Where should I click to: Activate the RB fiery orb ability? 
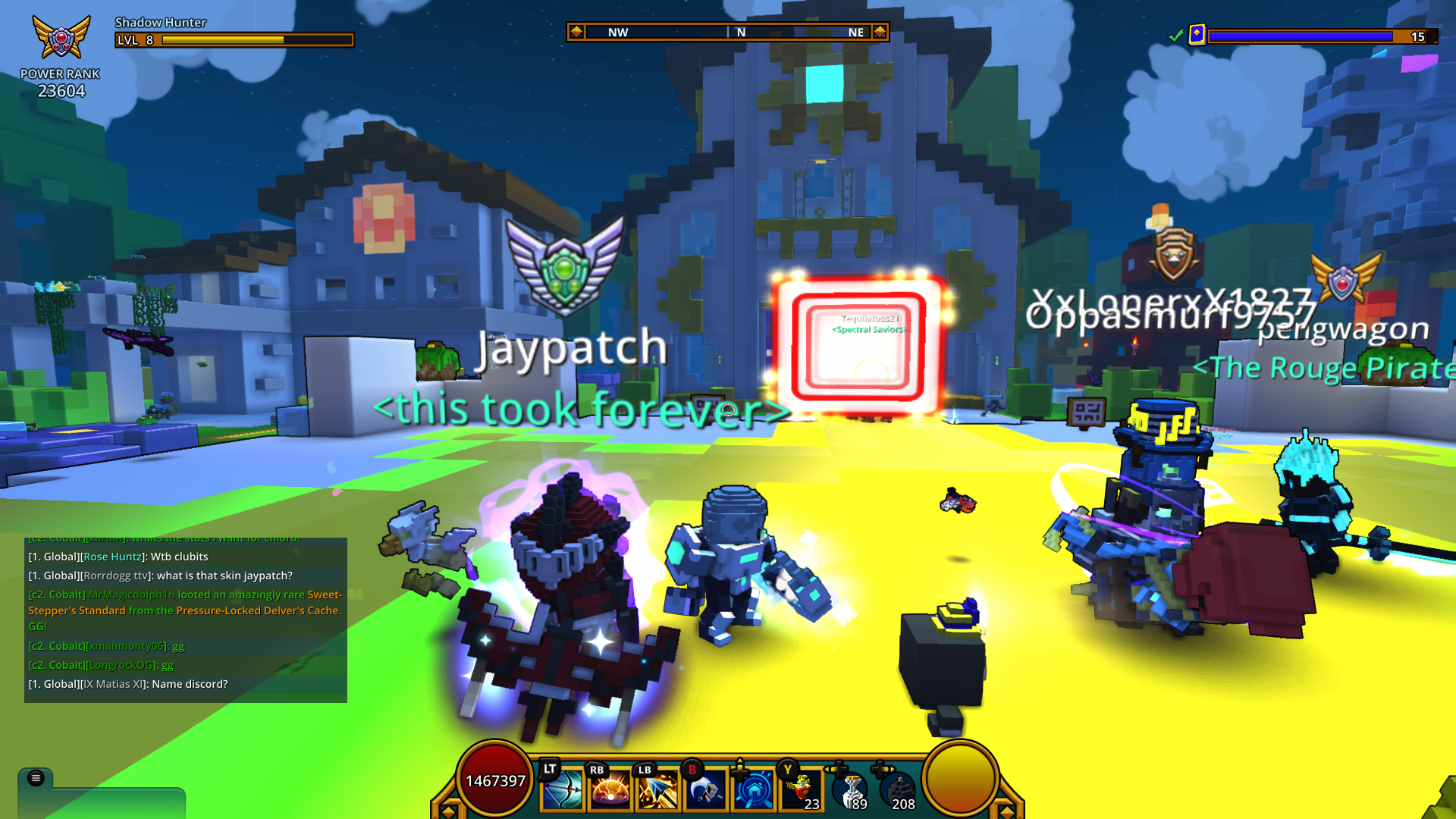pyautogui.click(x=608, y=789)
